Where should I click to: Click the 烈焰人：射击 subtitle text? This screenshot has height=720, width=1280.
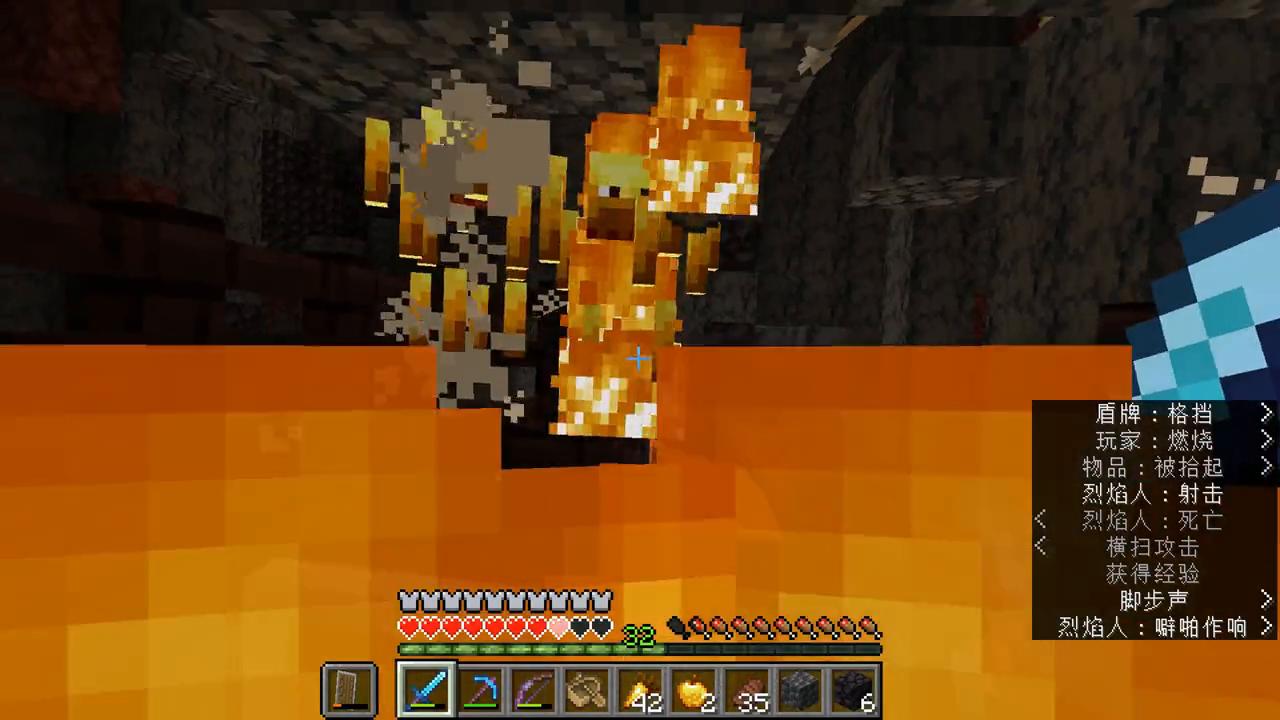(1152, 494)
